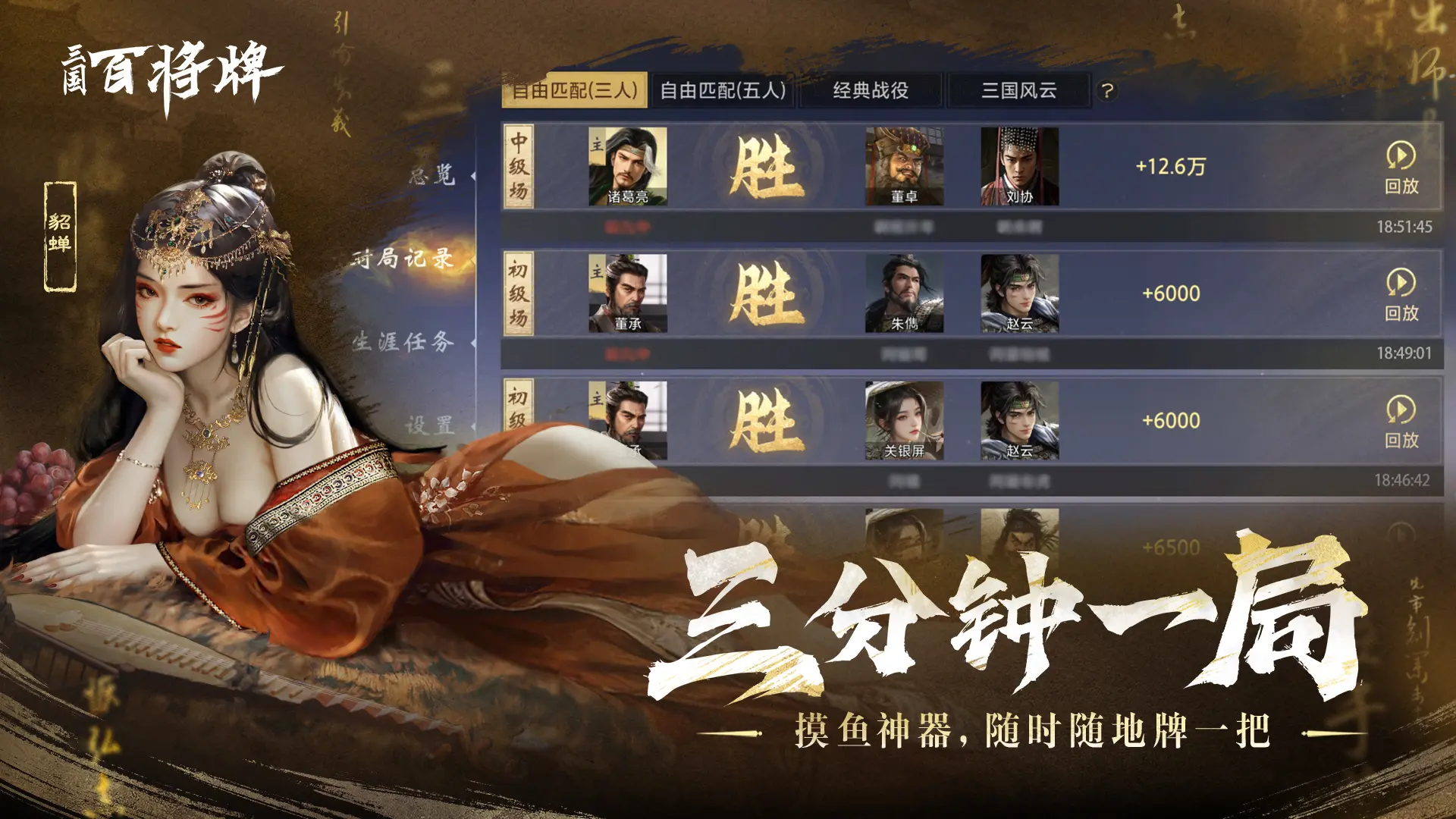Click the question mark help icon
Viewport: 1456px width, 819px height.
[1107, 90]
